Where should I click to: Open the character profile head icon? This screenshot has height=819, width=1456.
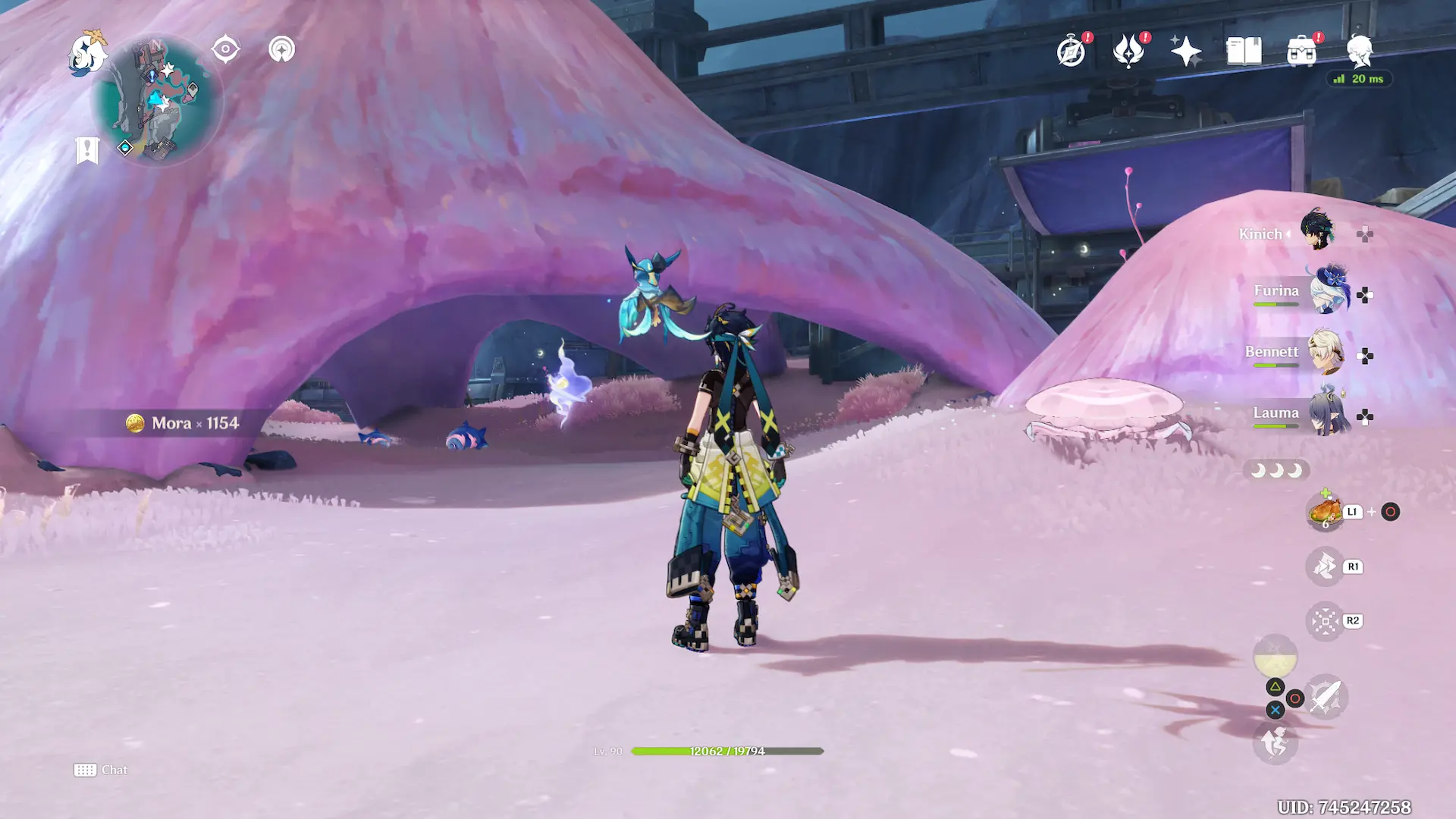click(1360, 50)
